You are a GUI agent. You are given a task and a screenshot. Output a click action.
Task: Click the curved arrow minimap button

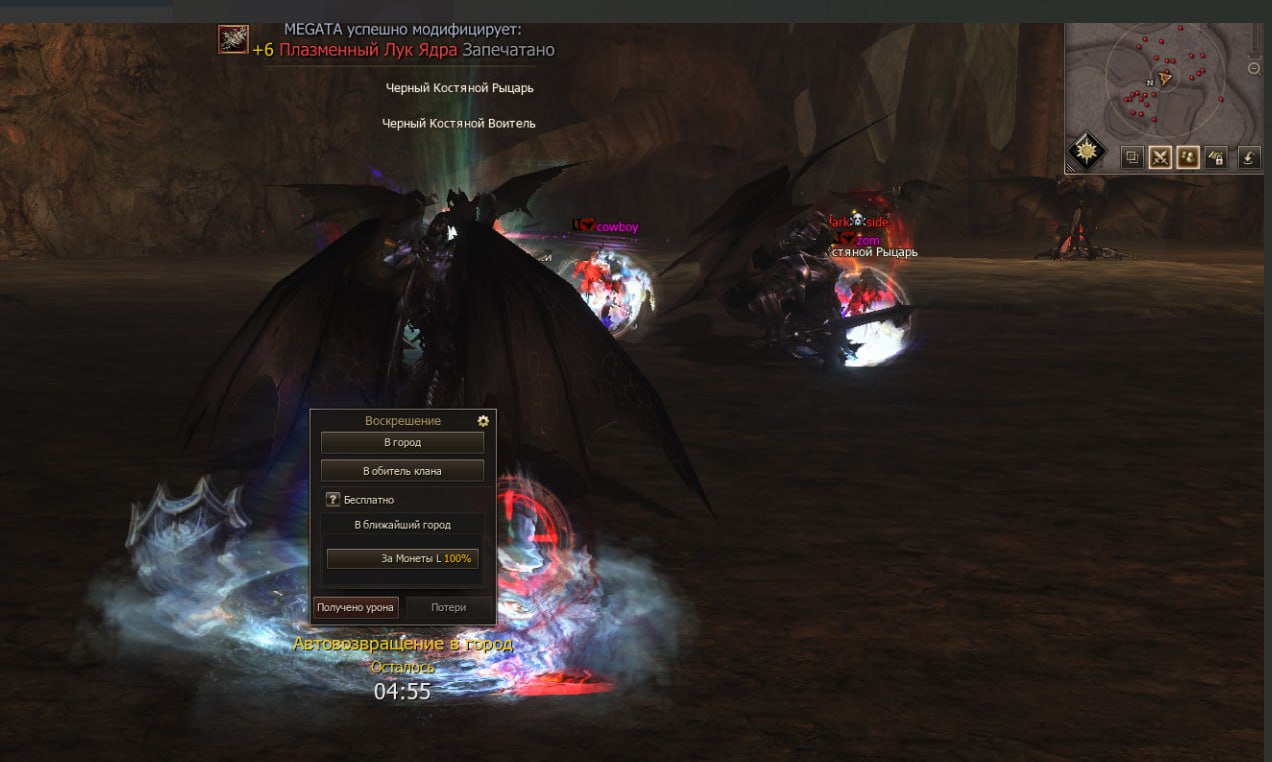[1250, 157]
